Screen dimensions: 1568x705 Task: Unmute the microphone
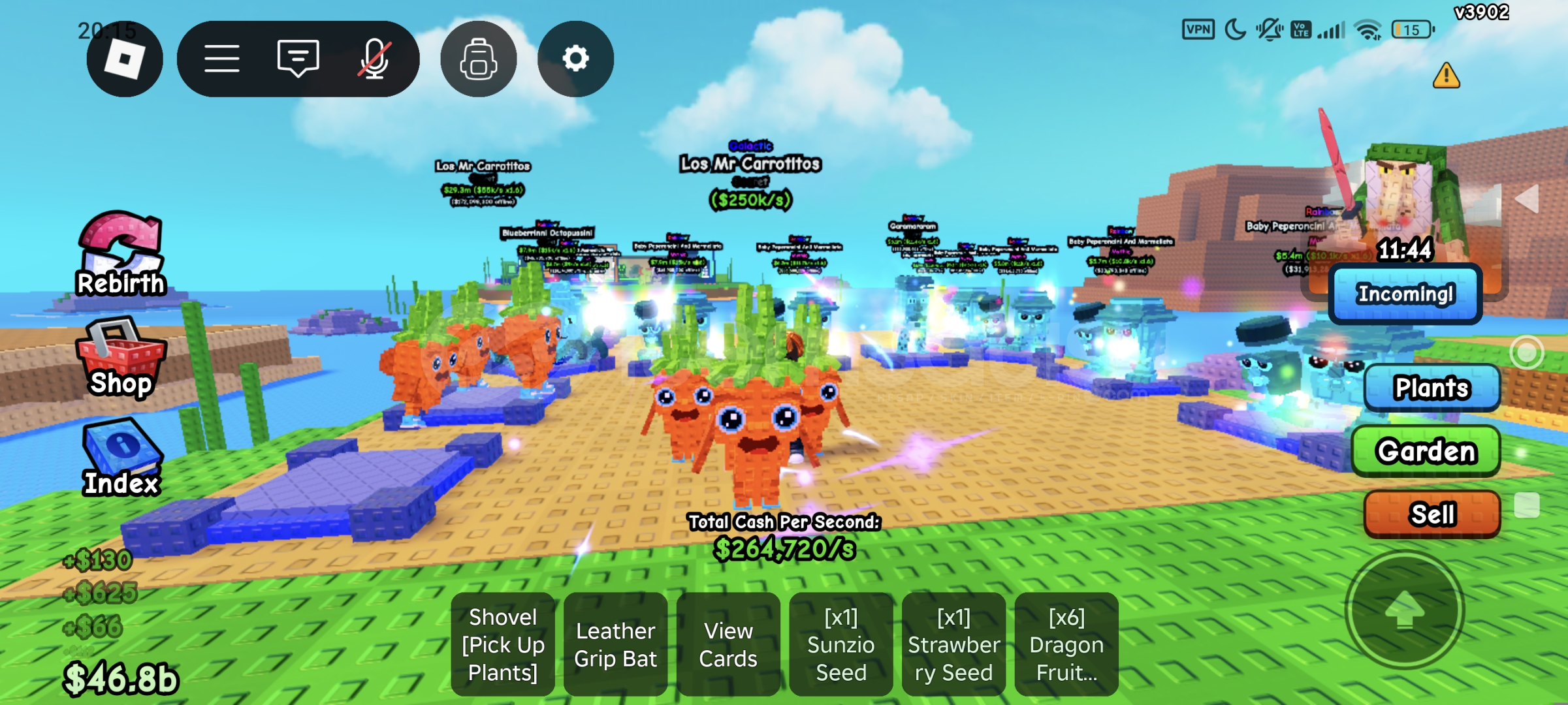pyautogui.click(x=373, y=58)
